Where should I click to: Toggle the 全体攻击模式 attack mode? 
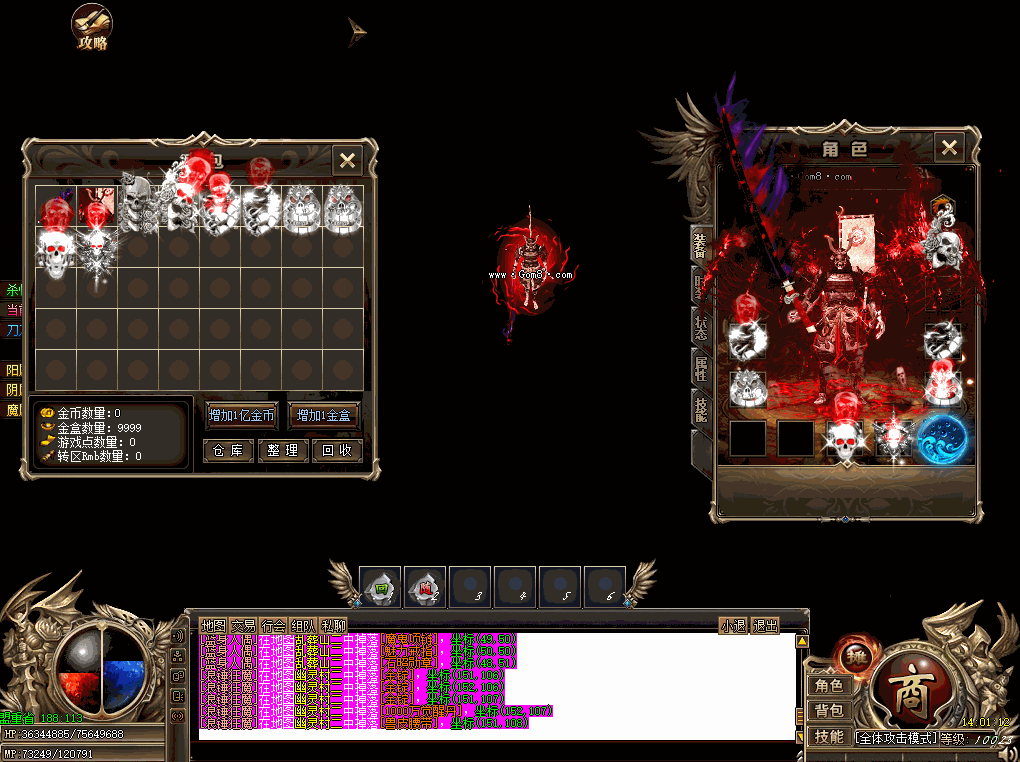pyautogui.click(x=896, y=738)
